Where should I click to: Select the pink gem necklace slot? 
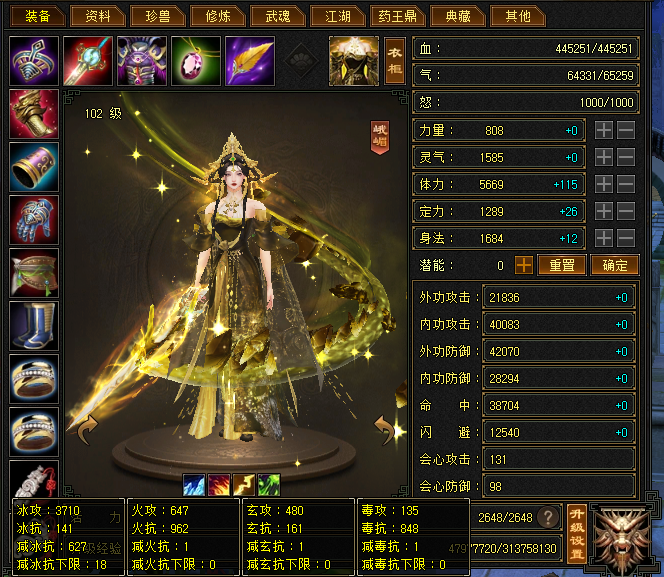[x=195, y=61]
